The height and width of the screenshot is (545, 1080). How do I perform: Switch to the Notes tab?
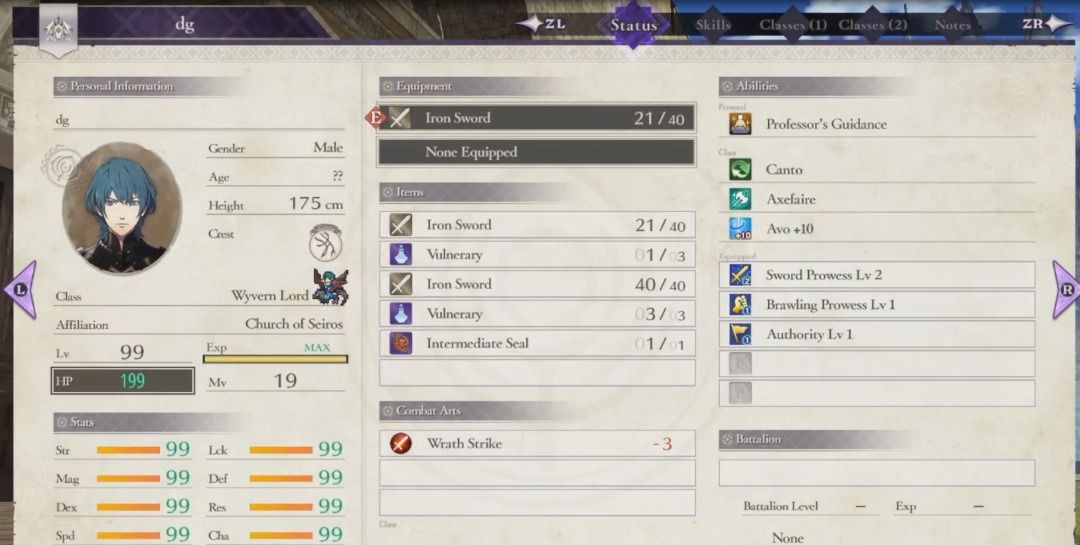952,25
